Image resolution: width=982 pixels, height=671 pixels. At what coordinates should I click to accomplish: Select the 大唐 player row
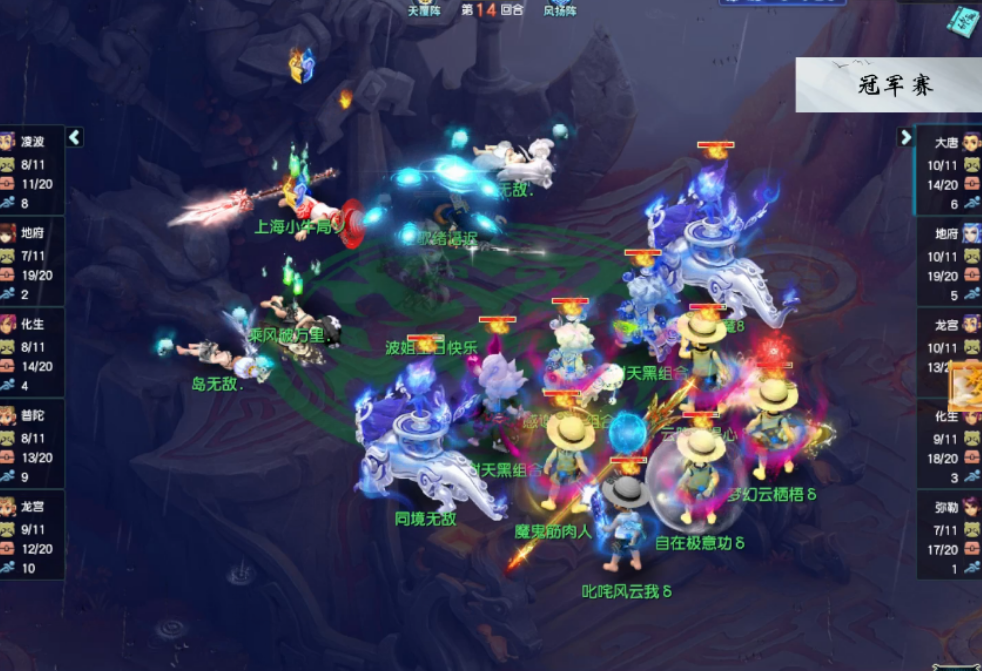click(x=948, y=169)
